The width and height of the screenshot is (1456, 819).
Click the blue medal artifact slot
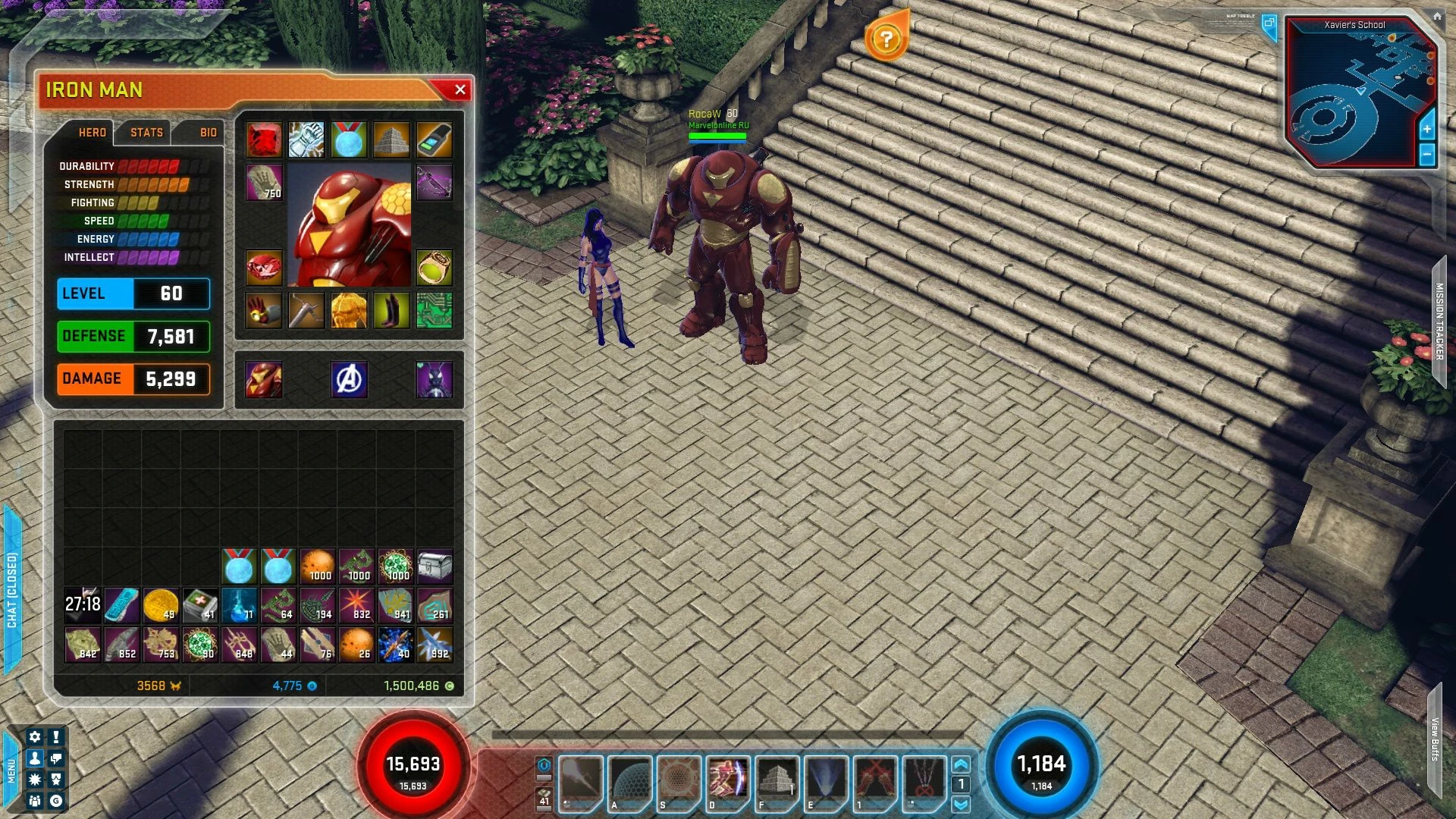coord(349,139)
